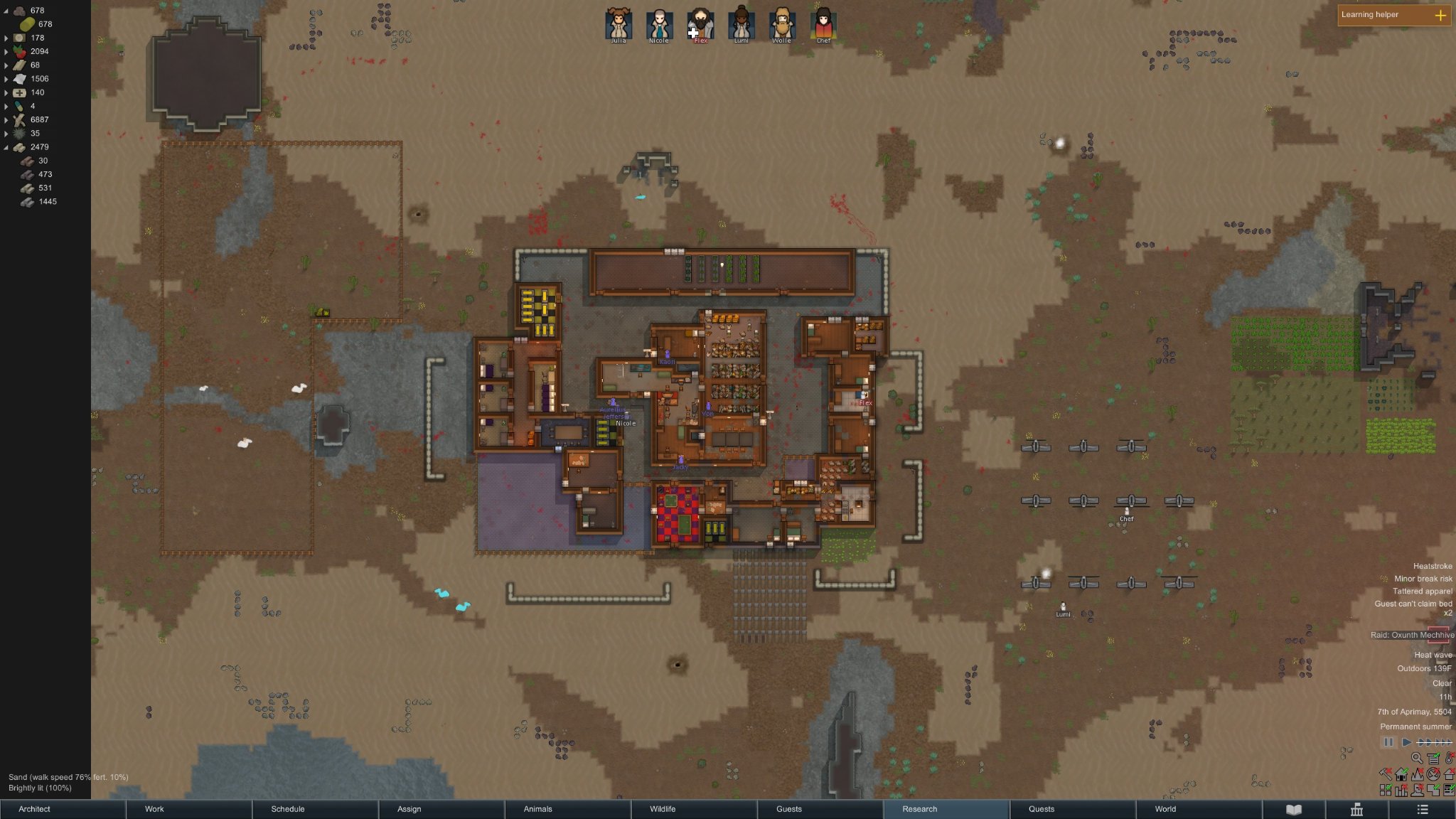Image resolution: width=1456 pixels, height=819 pixels.
Task: Open the Raid: Oxunth Mechhive alert
Action: (x=1412, y=635)
